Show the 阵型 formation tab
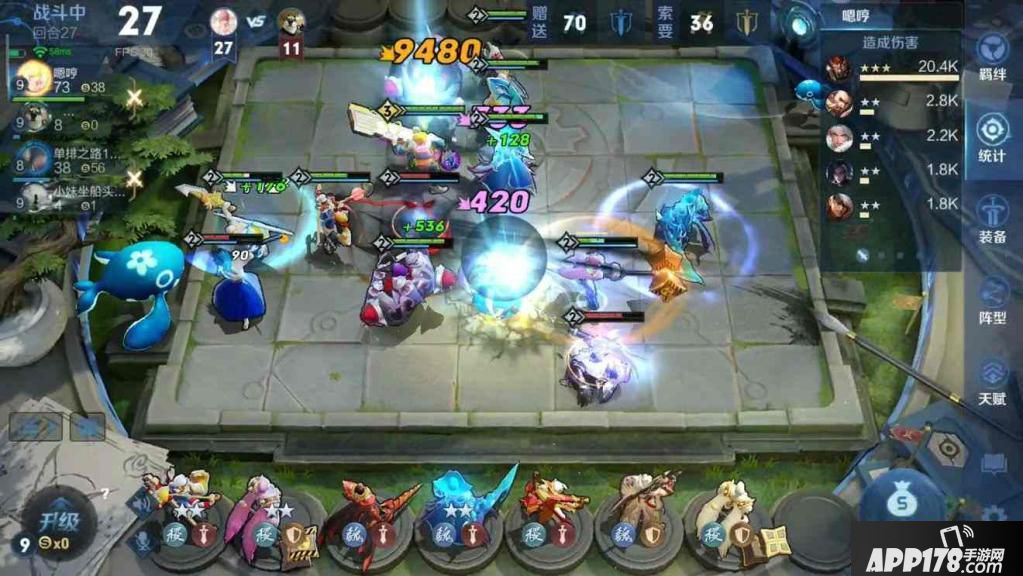 (992, 300)
